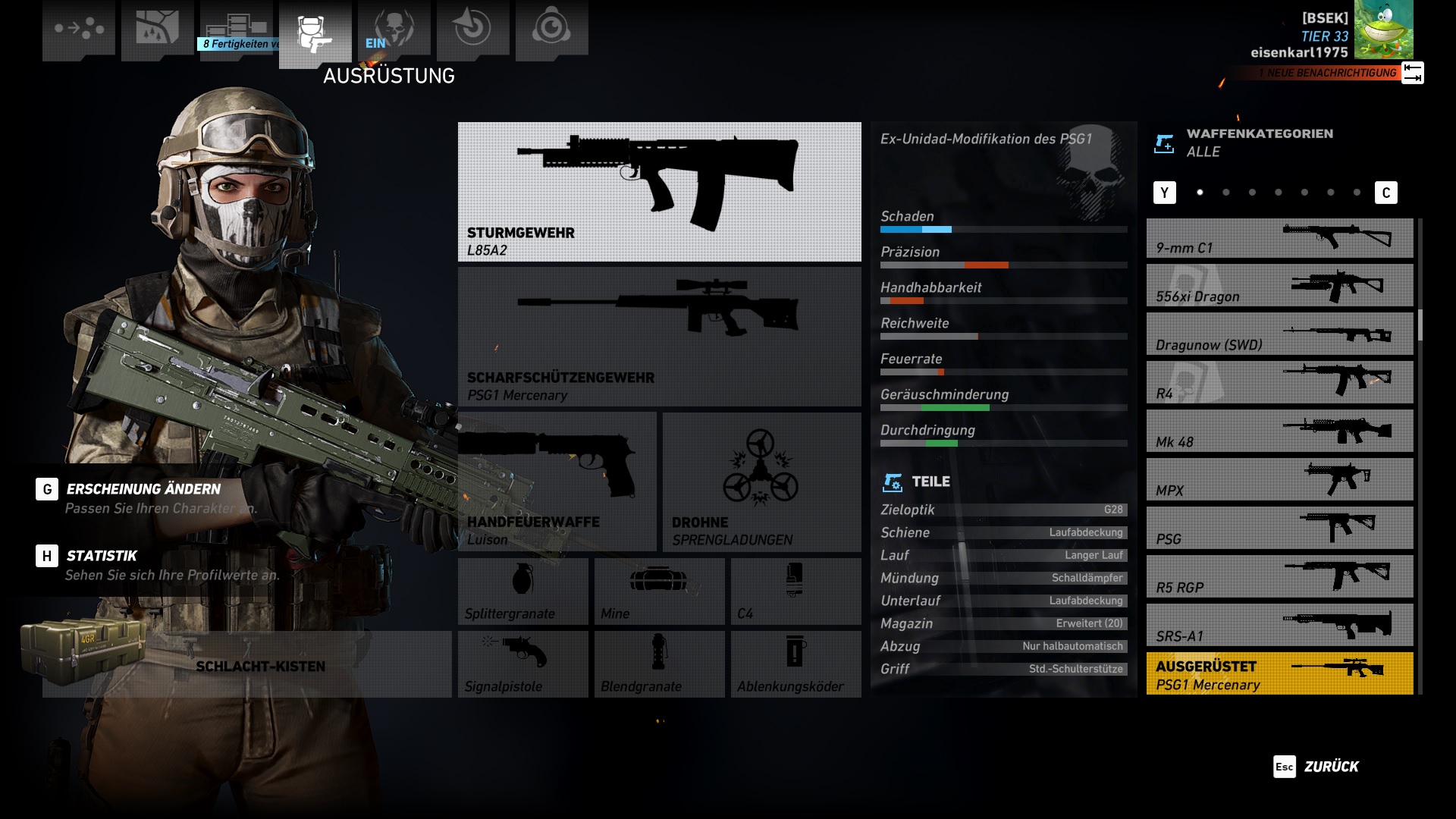Select the PSG1 Mercenary sniper rifle slot
1456x819 pixels.
(x=659, y=337)
